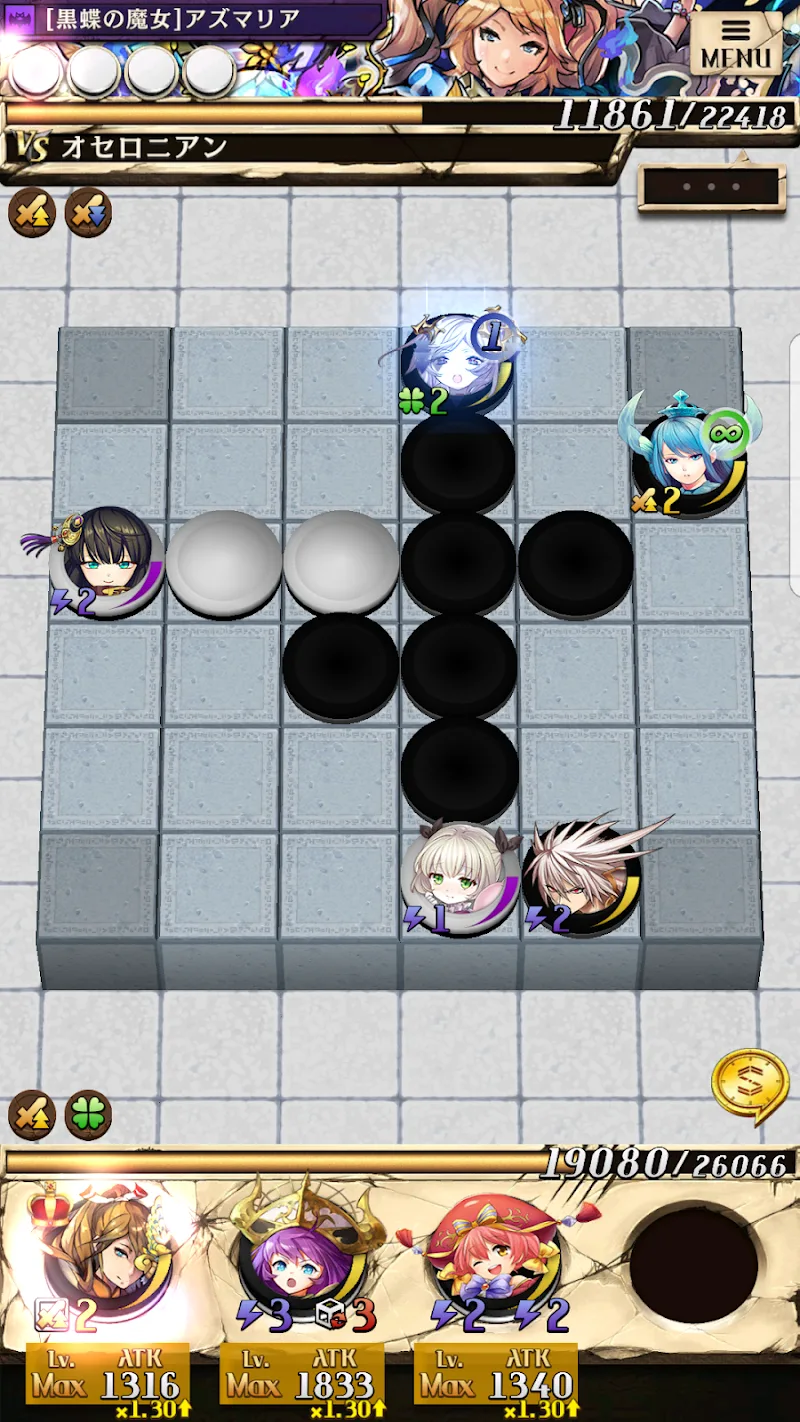Open the MENU button
Image resolution: width=800 pixels, height=1422 pixels.
[x=736, y=44]
